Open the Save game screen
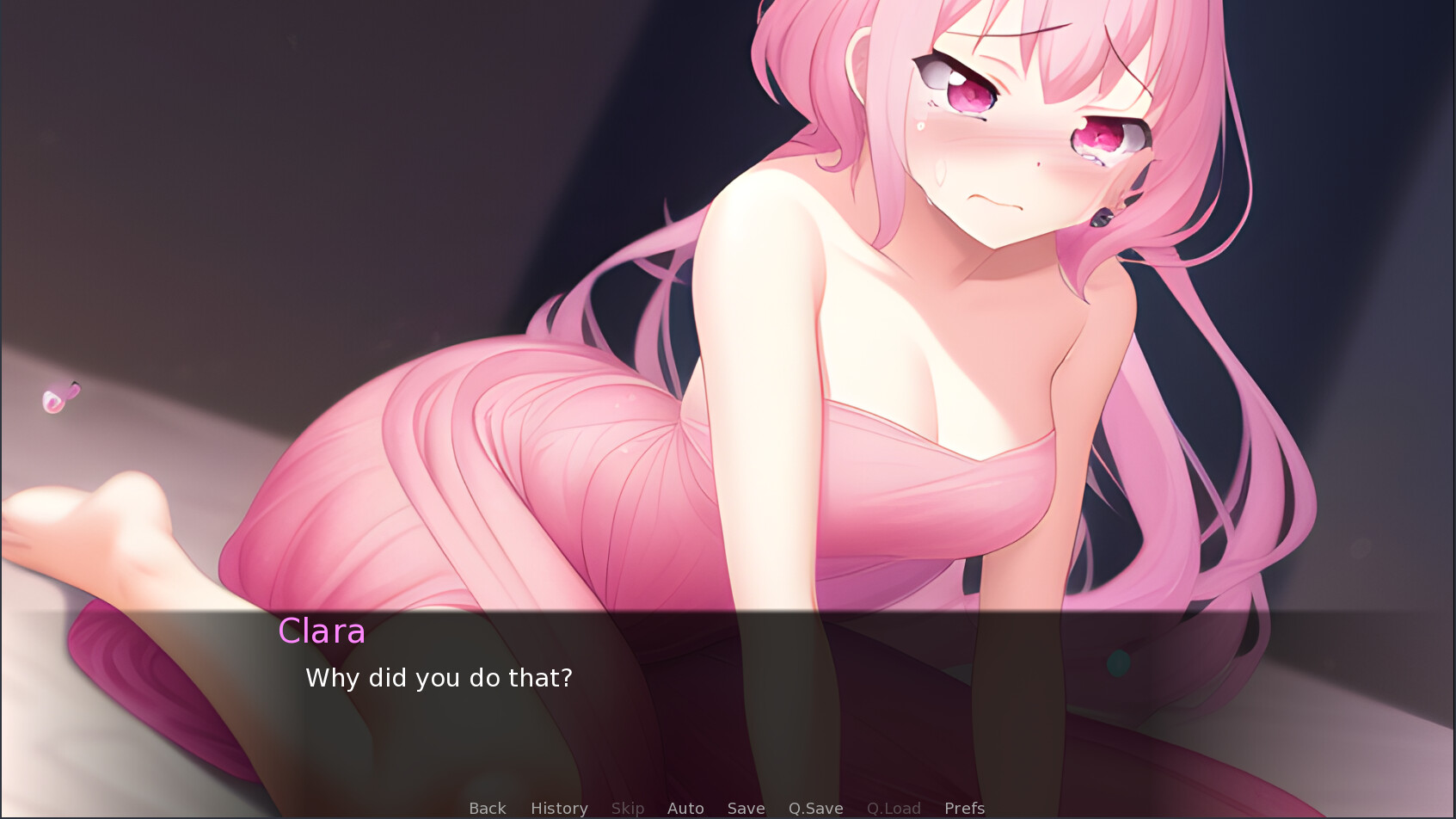 (745, 808)
